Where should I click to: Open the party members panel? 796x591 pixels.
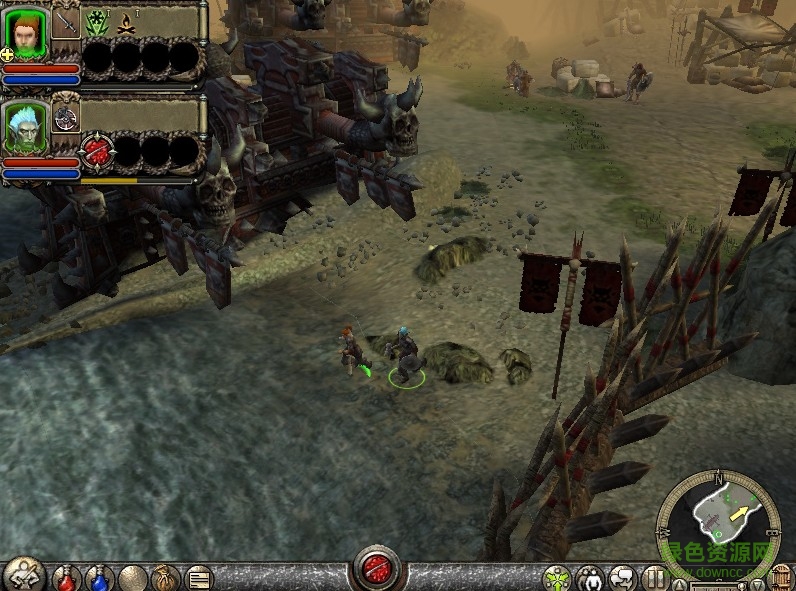(x=591, y=579)
